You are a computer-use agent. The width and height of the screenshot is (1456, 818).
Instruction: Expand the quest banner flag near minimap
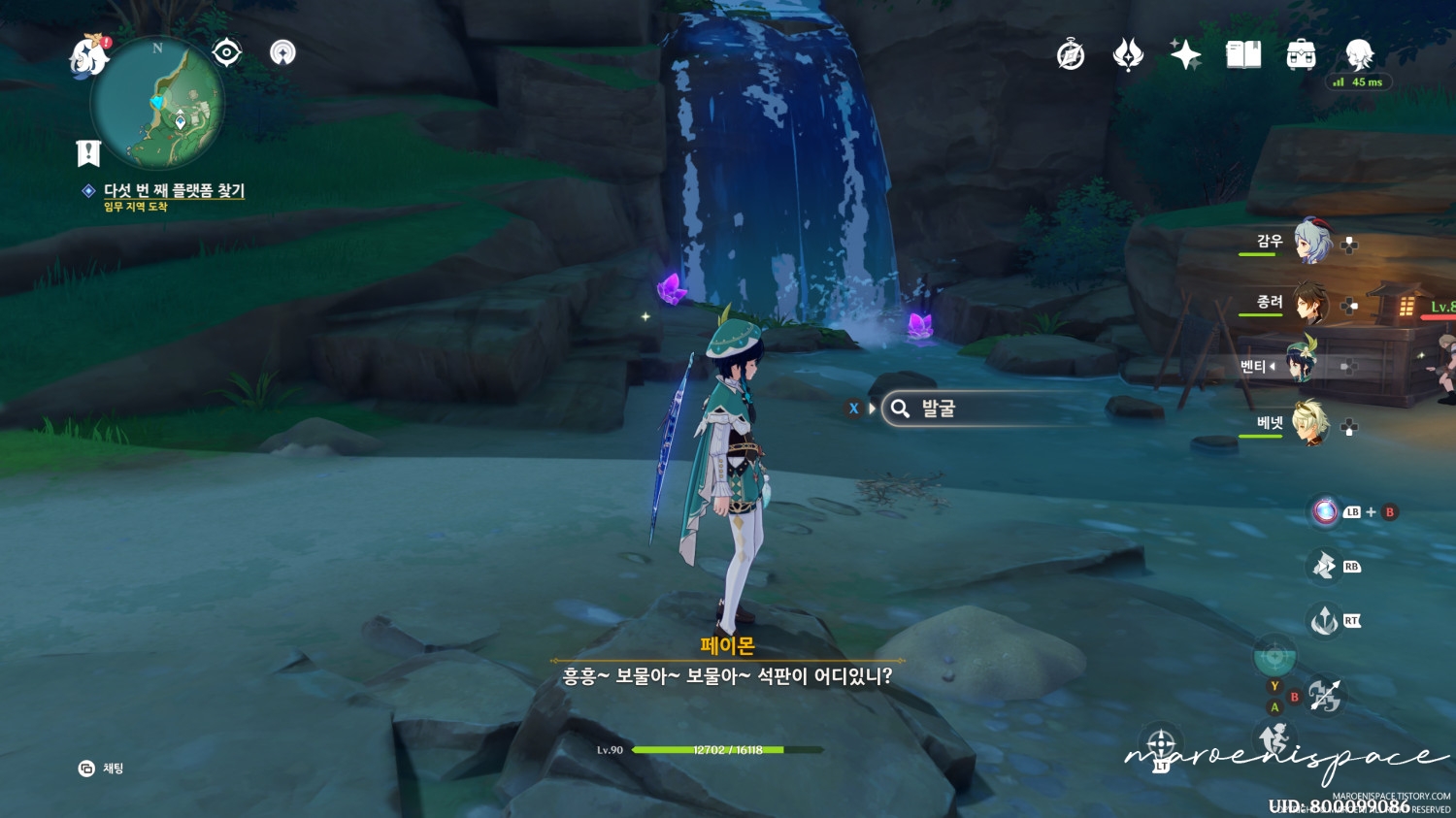87,150
